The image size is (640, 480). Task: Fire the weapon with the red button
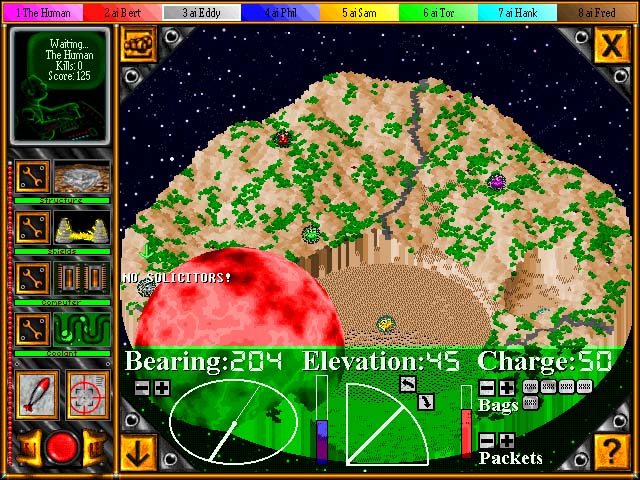click(60, 447)
